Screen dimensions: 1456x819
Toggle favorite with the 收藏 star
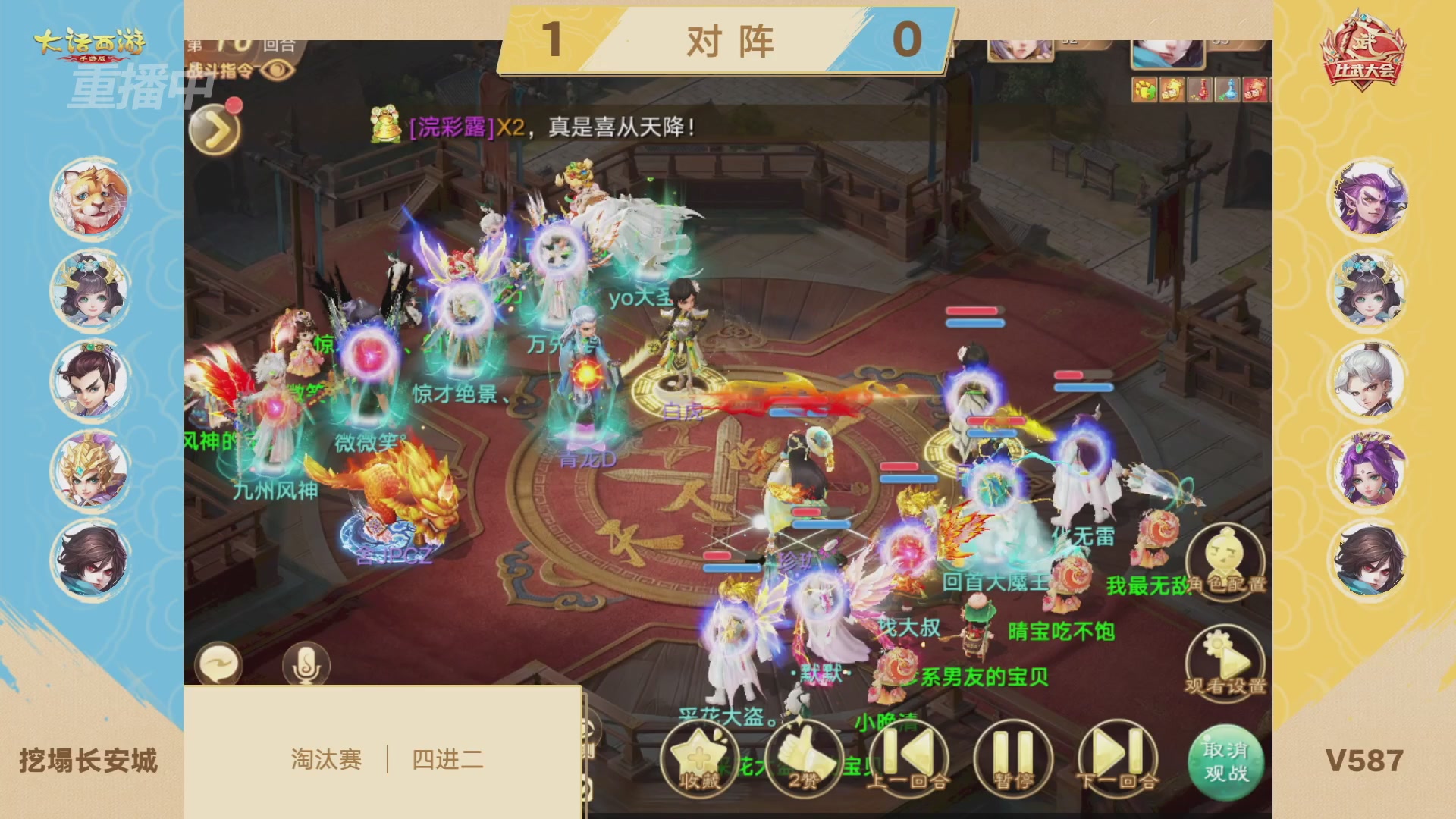tap(701, 758)
